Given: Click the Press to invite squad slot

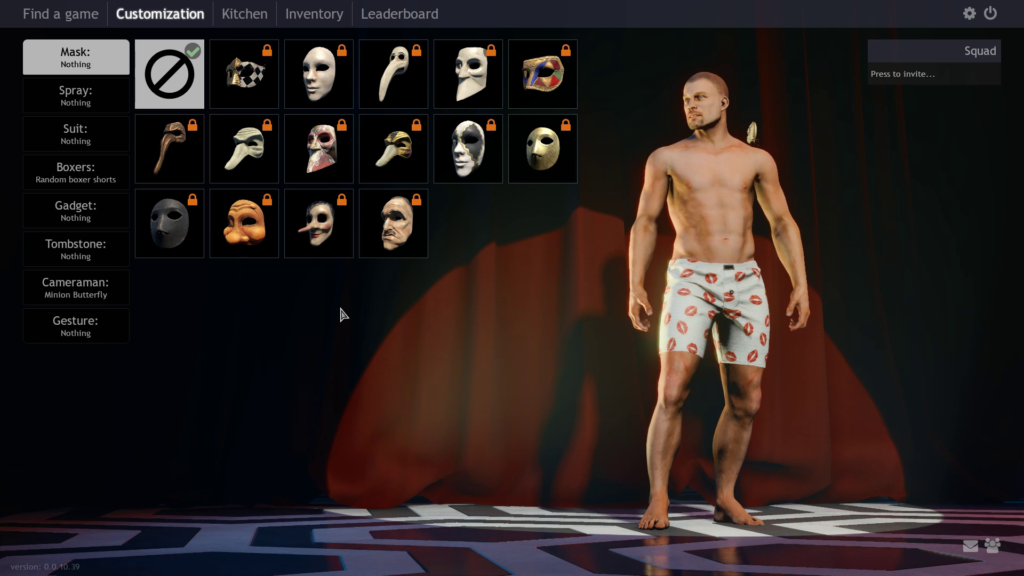Looking at the screenshot, I should pyautogui.click(x=934, y=74).
